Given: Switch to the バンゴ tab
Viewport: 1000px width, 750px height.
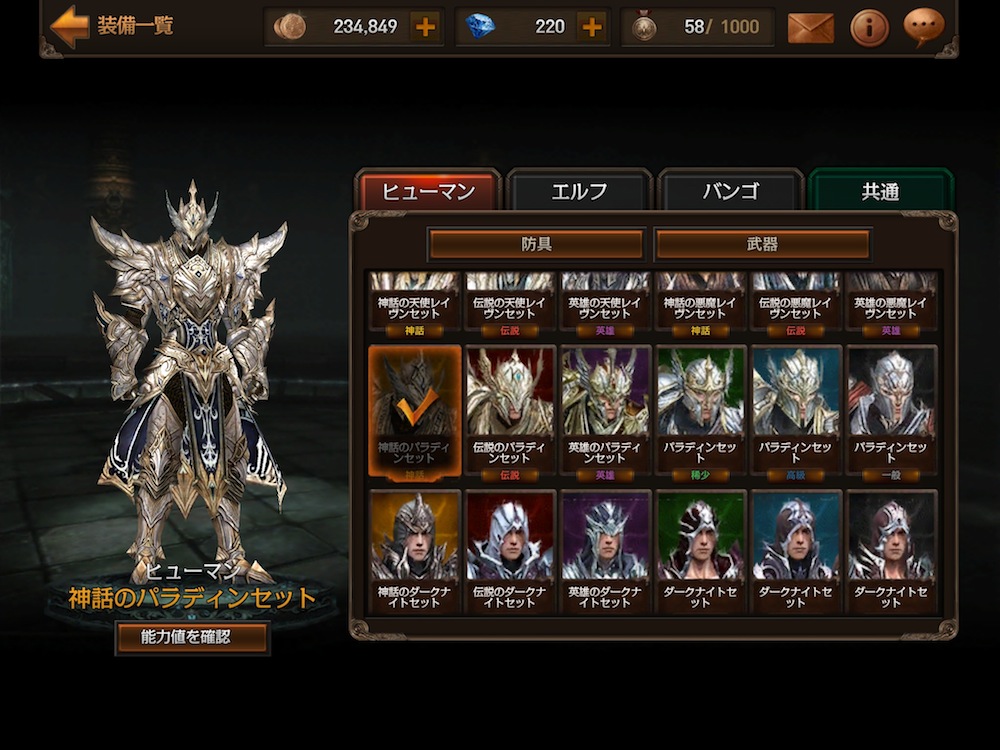Looking at the screenshot, I should (x=730, y=192).
